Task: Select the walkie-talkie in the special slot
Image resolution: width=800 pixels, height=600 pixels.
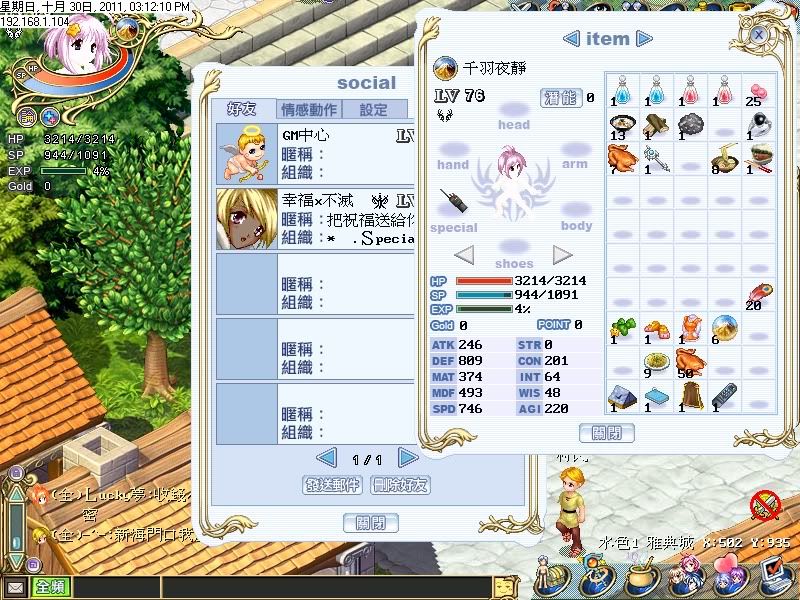Action: coord(454,201)
